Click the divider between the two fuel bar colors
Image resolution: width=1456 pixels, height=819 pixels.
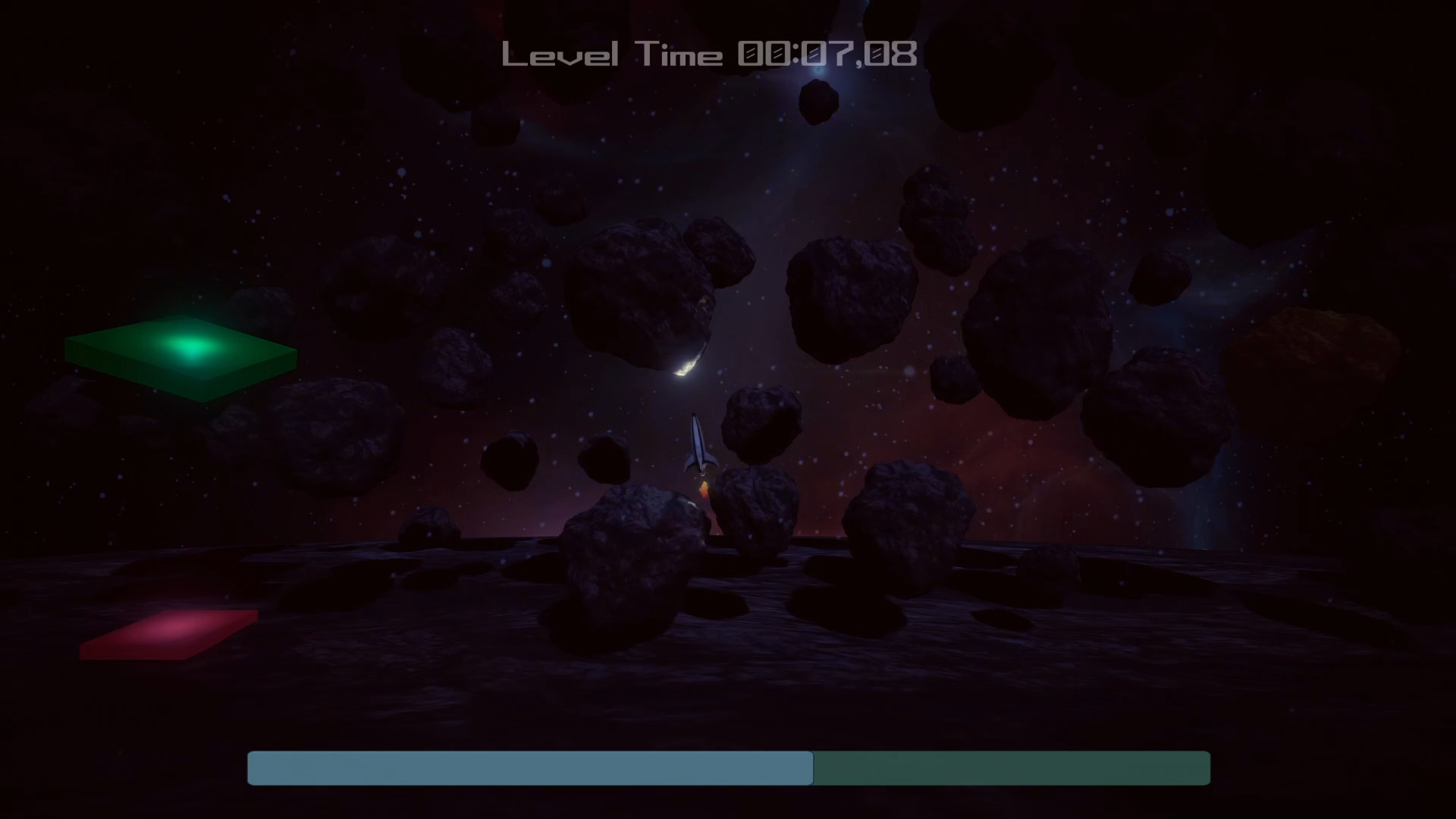click(813, 768)
